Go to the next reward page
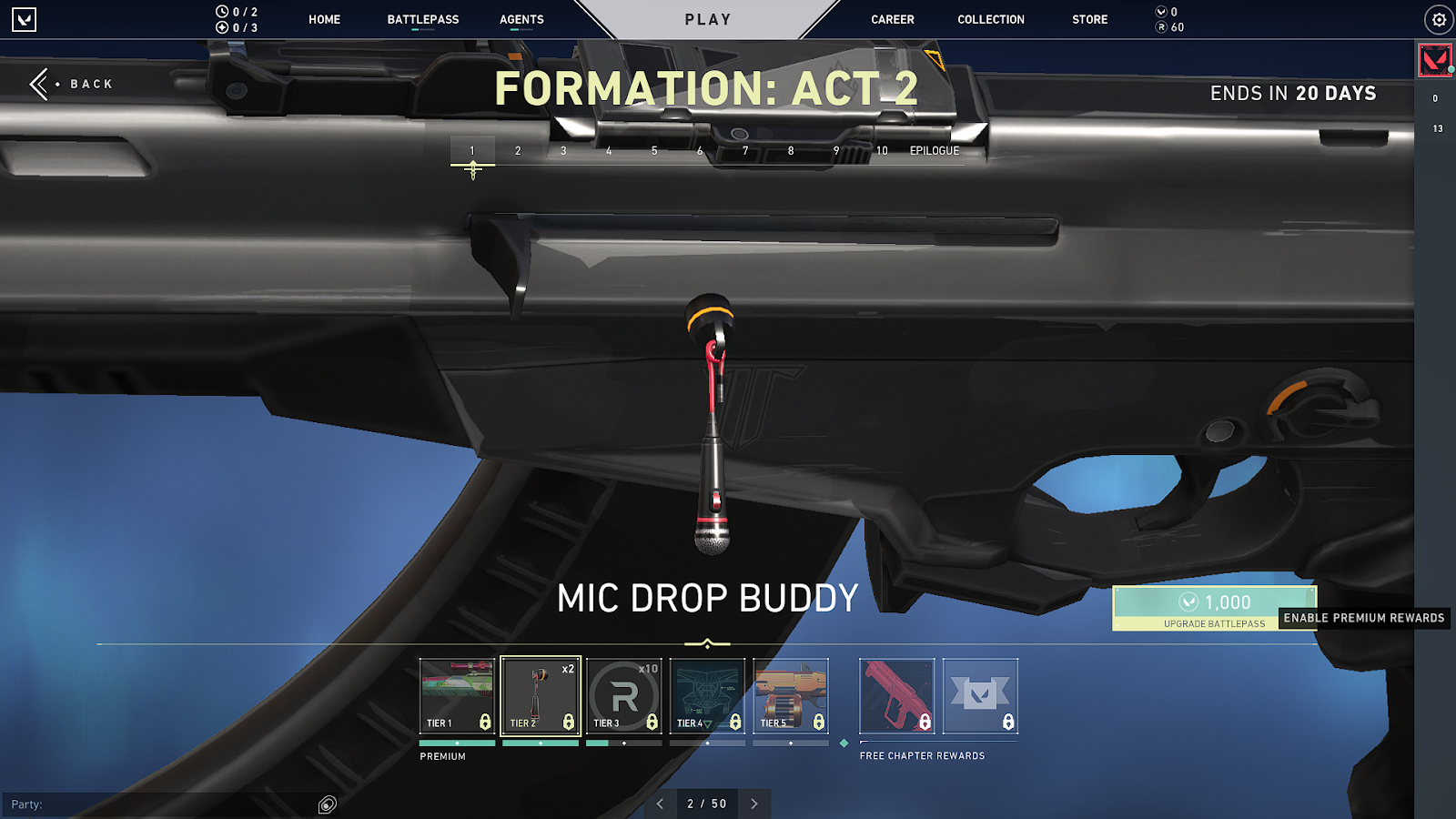 (754, 804)
